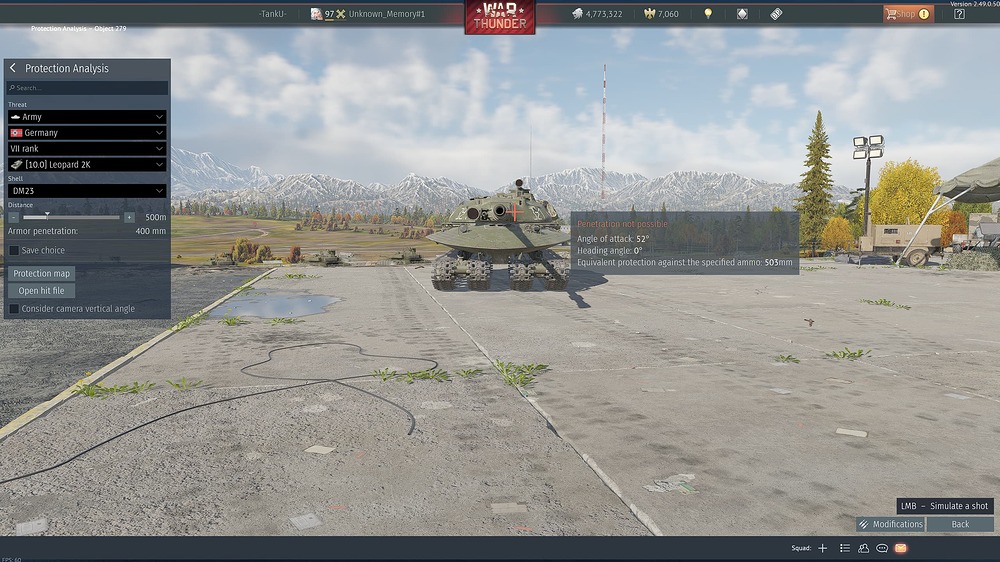Add a squad member with plus icon
Image resolution: width=1000 pixels, height=562 pixels.
(823, 548)
